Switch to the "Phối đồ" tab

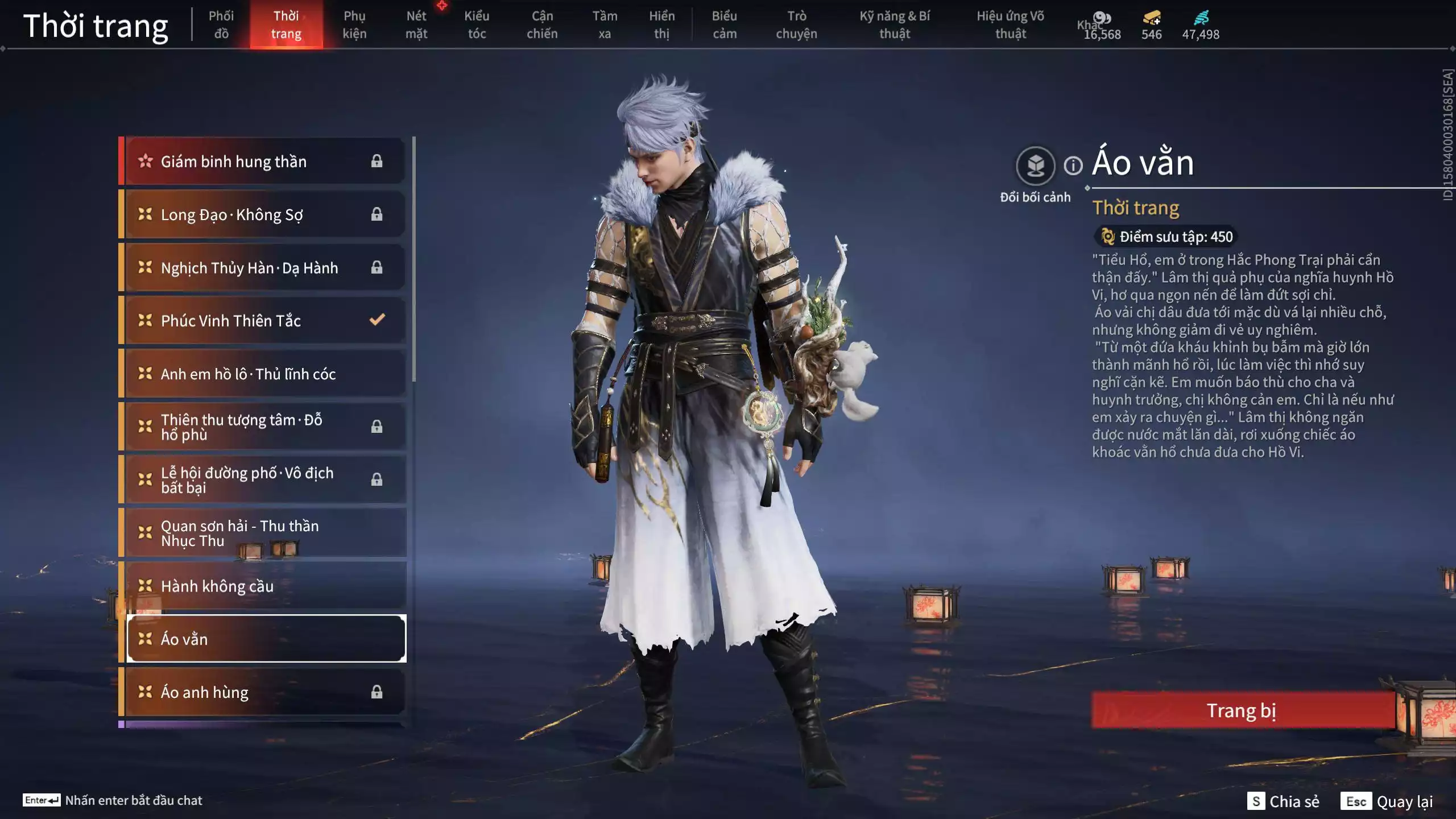click(222, 24)
